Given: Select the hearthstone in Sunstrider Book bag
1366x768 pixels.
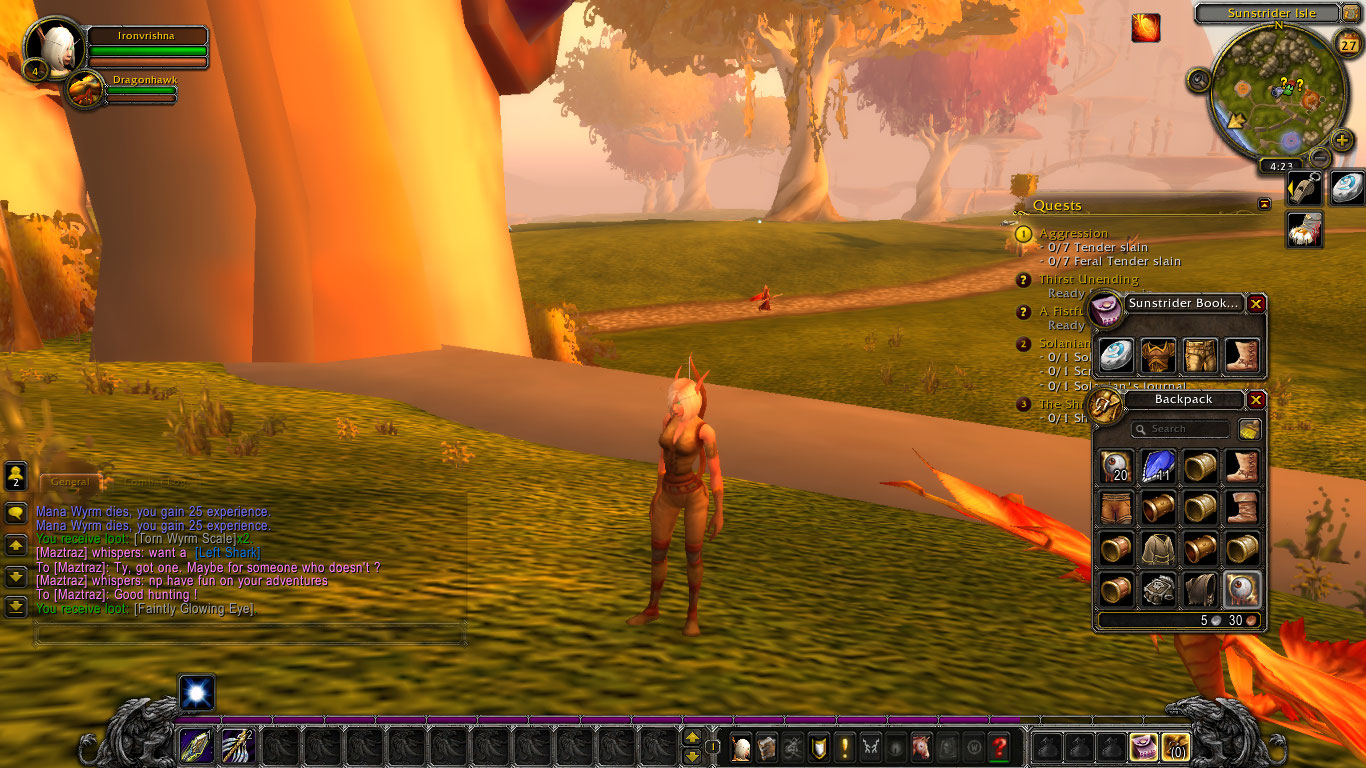Looking at the screenshot, I should (1116, 355).
